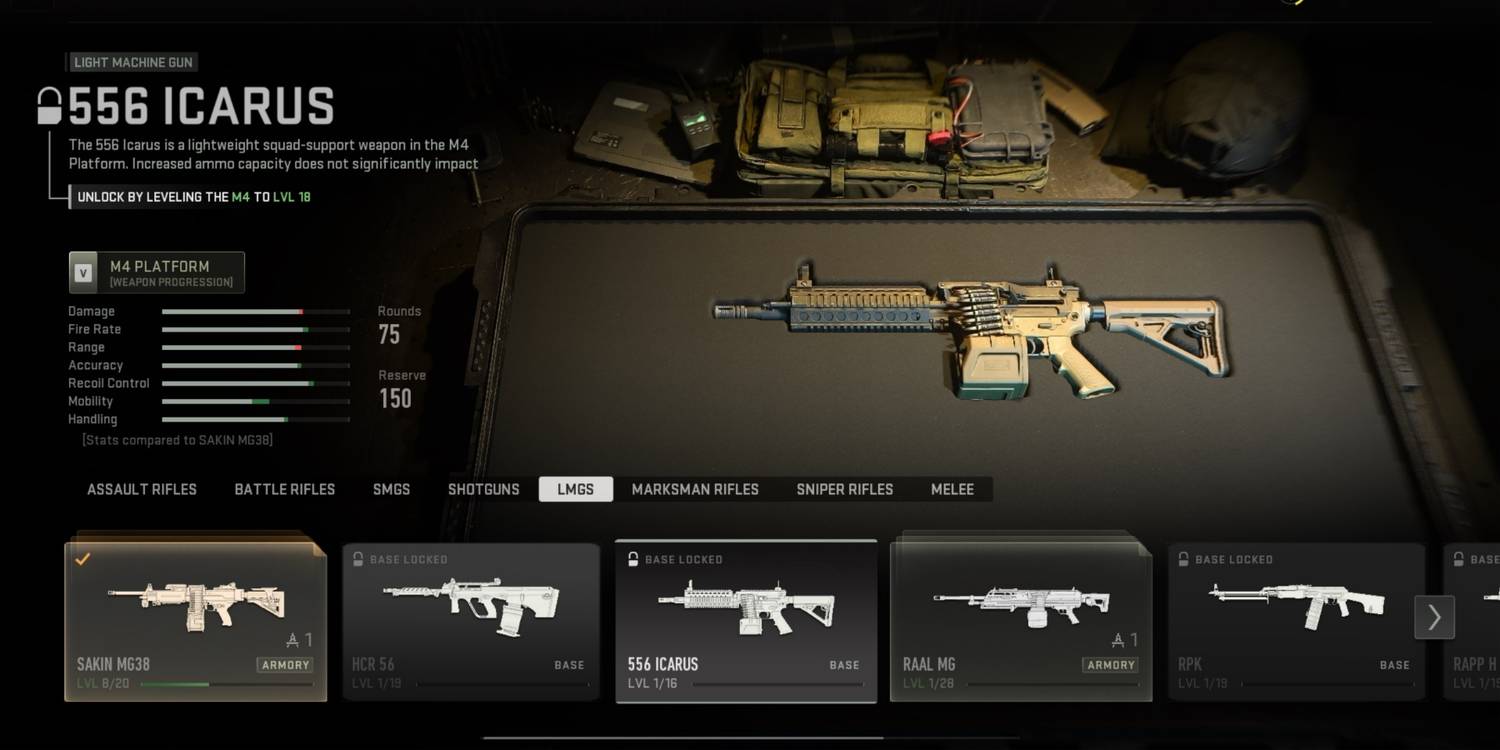Show the Shotguns weapon list

[x=484, y=489]
